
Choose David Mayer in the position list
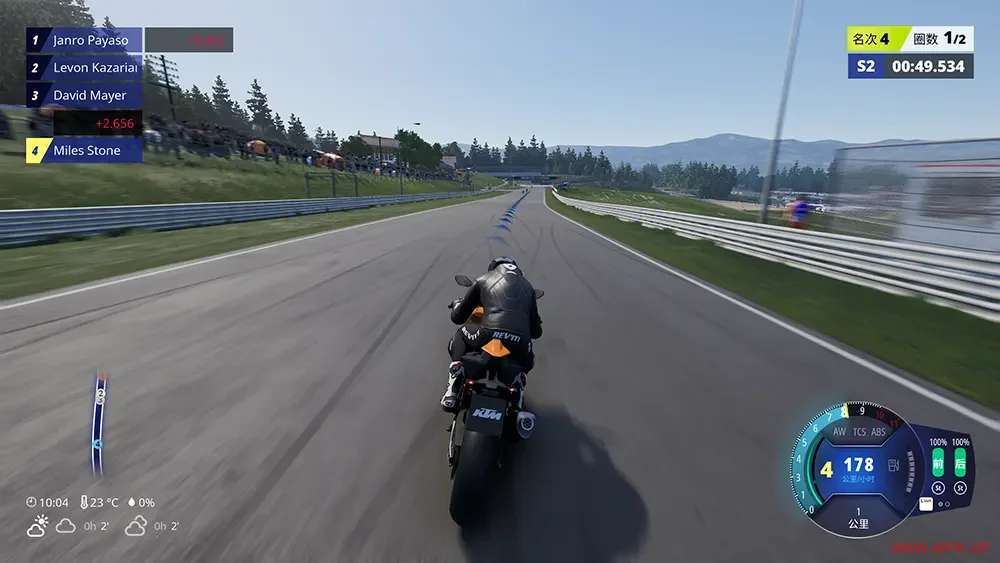click(x=84, y=96)
